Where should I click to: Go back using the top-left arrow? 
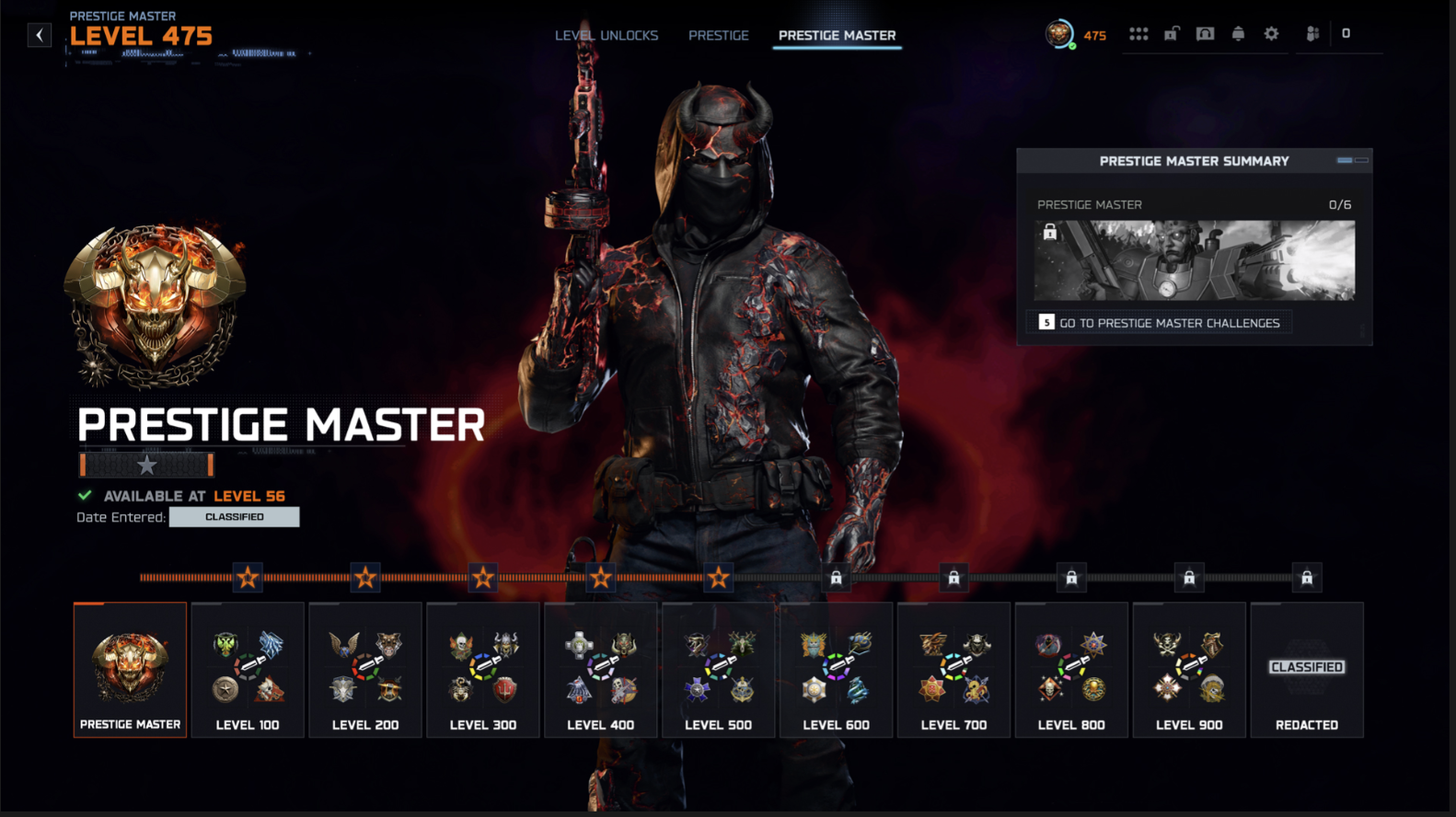[40, 35]
